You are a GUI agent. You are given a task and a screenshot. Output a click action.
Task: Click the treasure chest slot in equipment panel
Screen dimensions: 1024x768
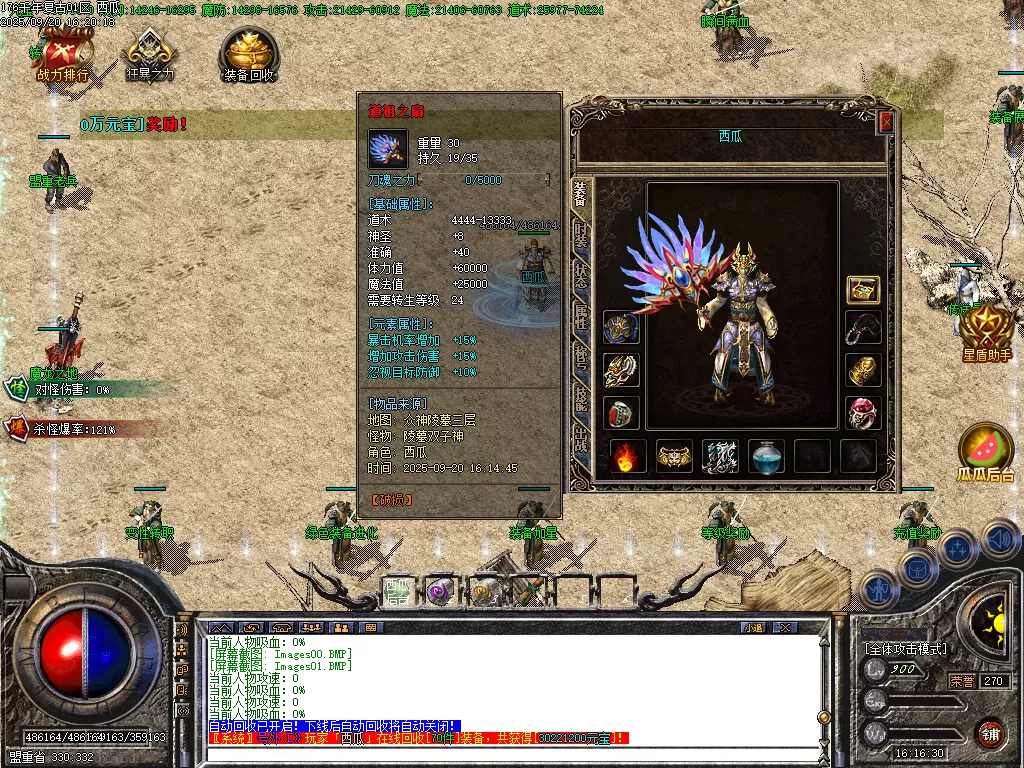point(863,290)
